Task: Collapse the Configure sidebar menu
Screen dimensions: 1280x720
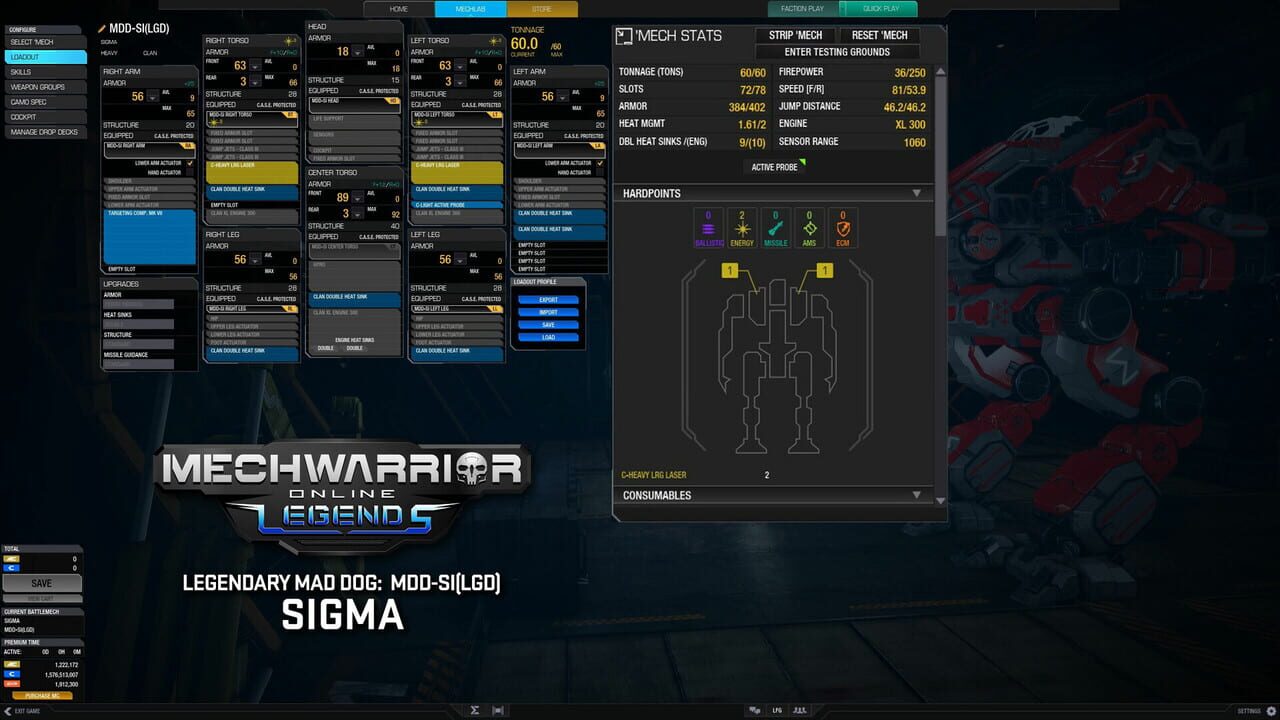Action: [40, 29]
